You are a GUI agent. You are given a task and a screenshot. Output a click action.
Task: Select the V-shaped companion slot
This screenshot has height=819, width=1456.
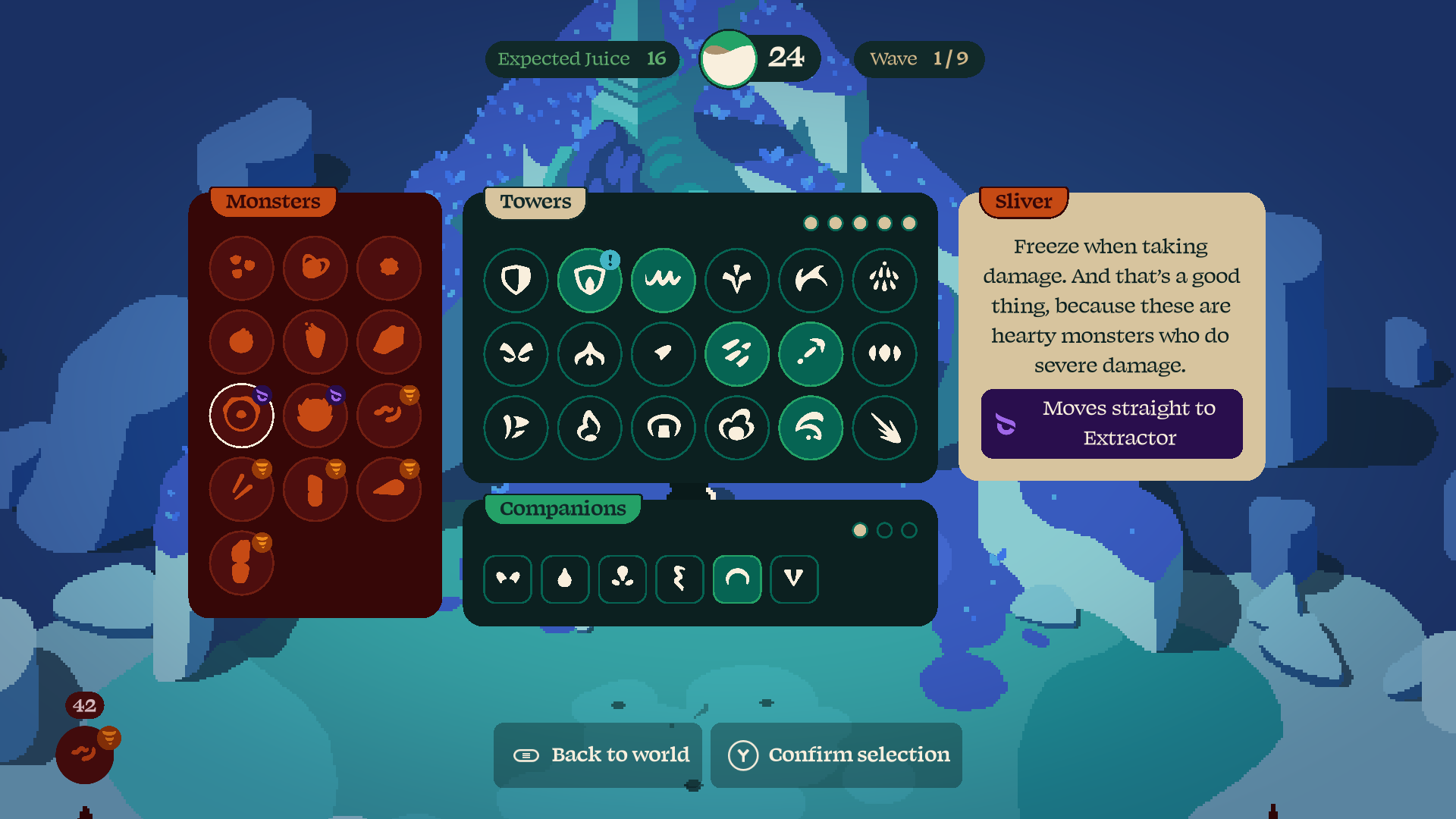tap(794, 579)
